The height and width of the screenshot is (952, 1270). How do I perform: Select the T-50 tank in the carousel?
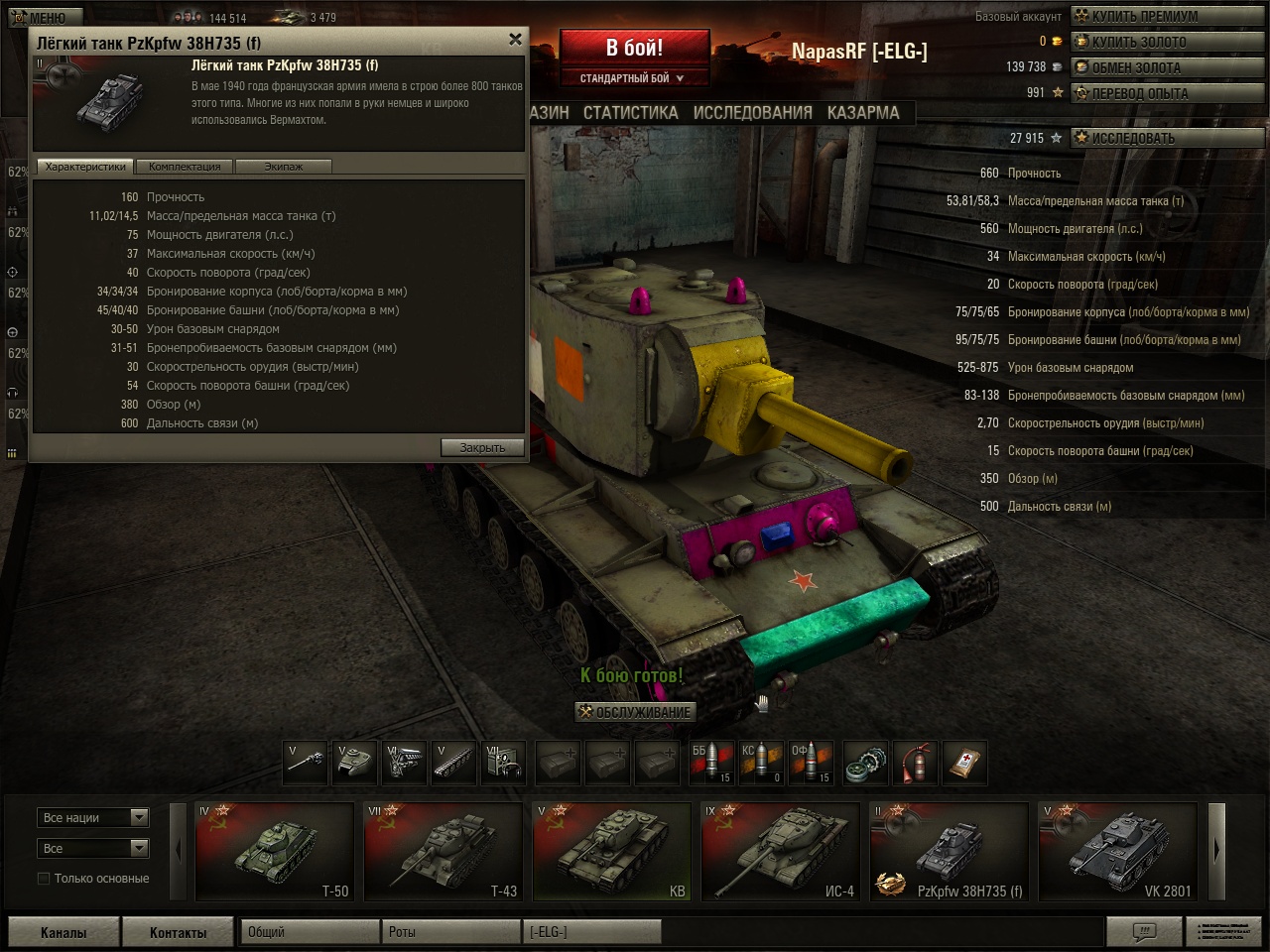click(x=275, y=851)
